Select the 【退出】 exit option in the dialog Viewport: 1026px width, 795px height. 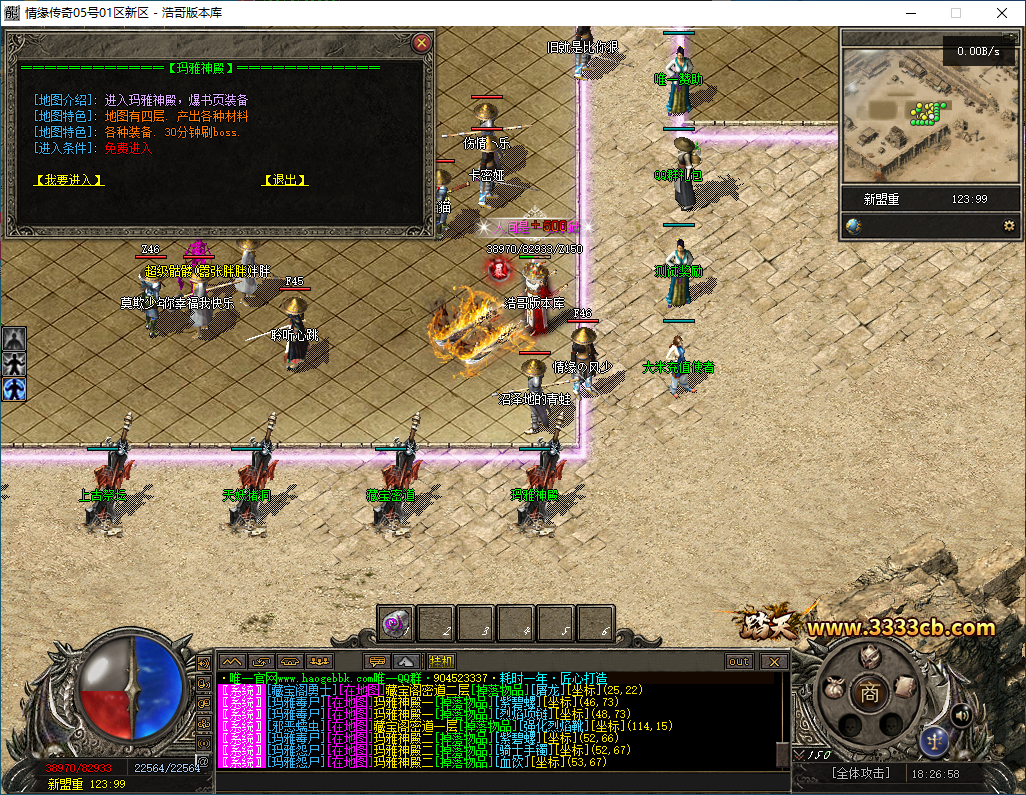284,180
